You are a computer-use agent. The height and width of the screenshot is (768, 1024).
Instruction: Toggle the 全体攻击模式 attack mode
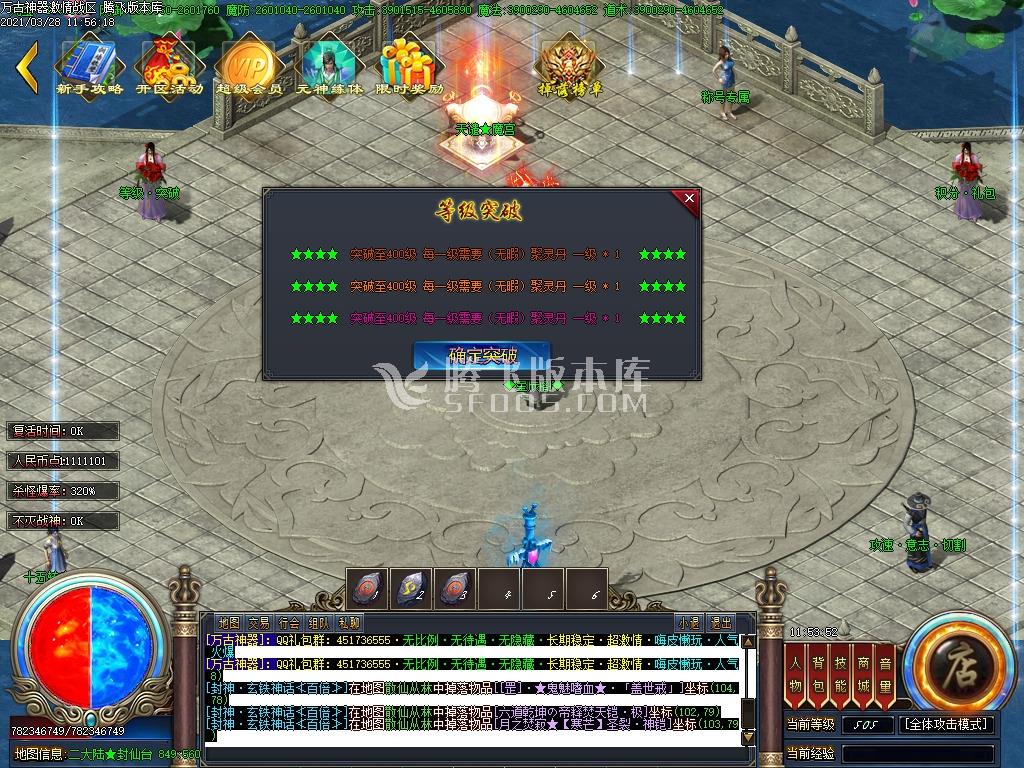(946, 724)
